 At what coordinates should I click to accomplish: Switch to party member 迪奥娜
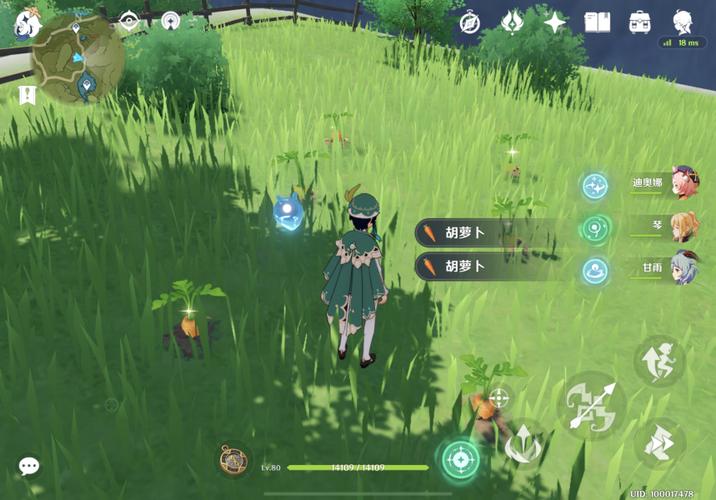tap(684, 183)
